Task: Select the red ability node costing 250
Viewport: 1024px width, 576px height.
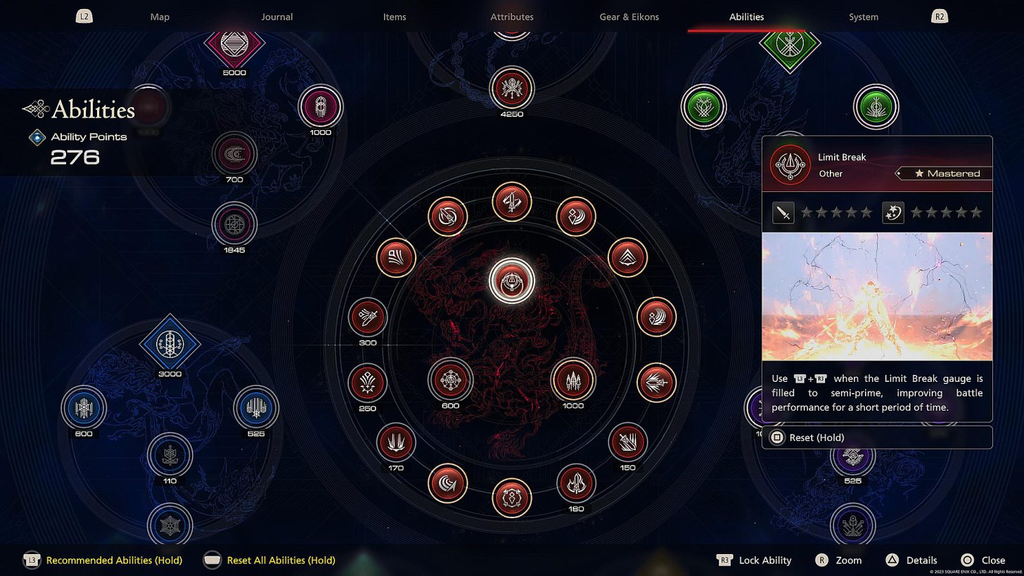Action: tap(368, 382)
